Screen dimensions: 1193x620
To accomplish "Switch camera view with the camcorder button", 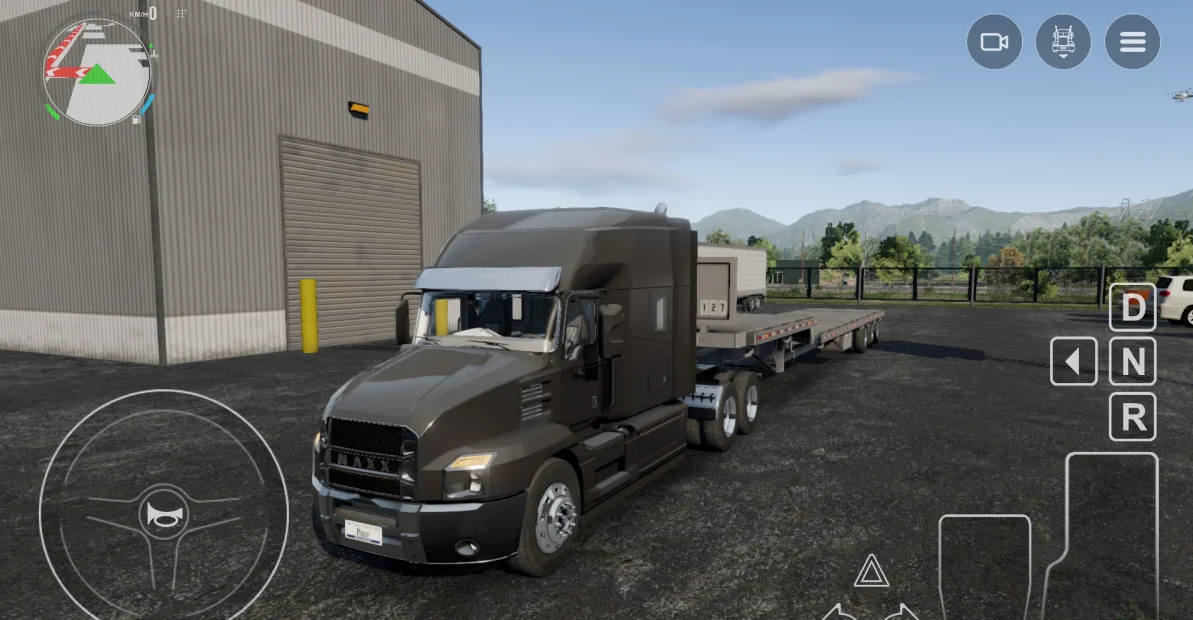I will (x=994, y=42).
